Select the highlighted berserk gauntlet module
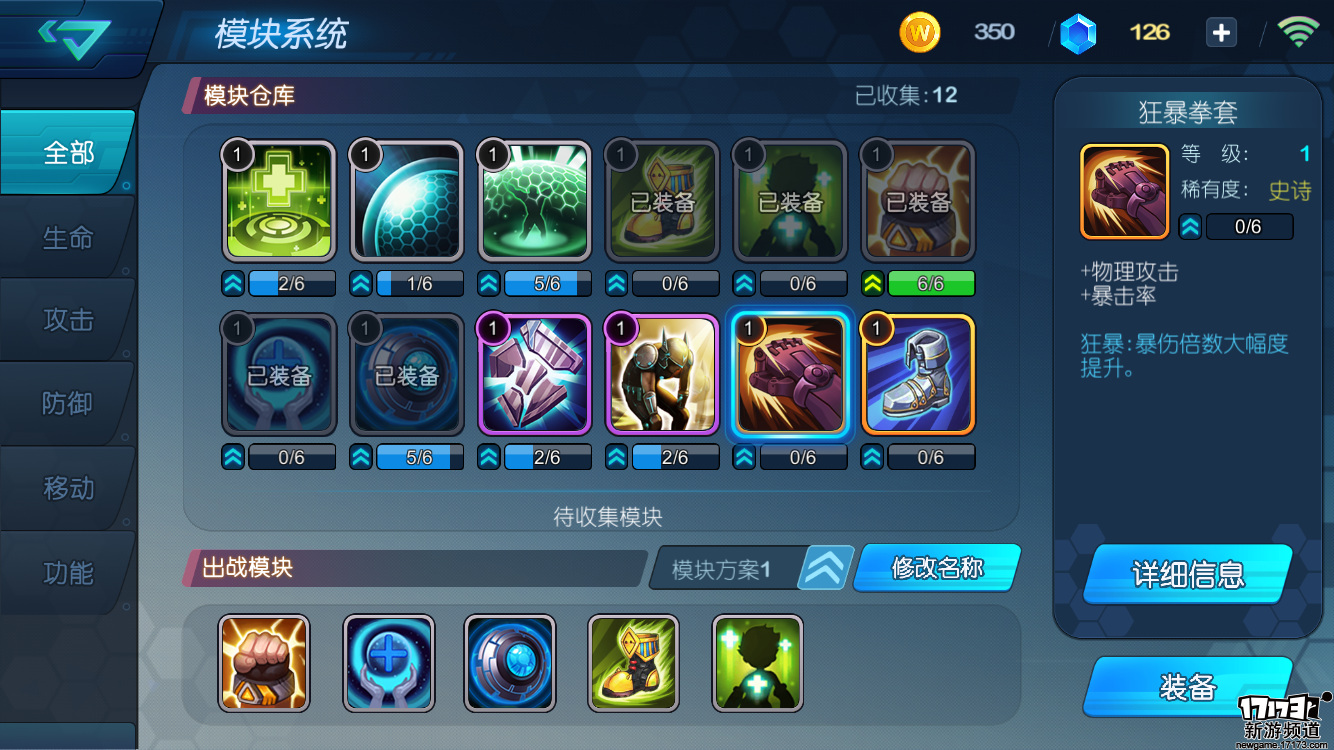This screenshot has height=750, width=1334. (790, 373)
